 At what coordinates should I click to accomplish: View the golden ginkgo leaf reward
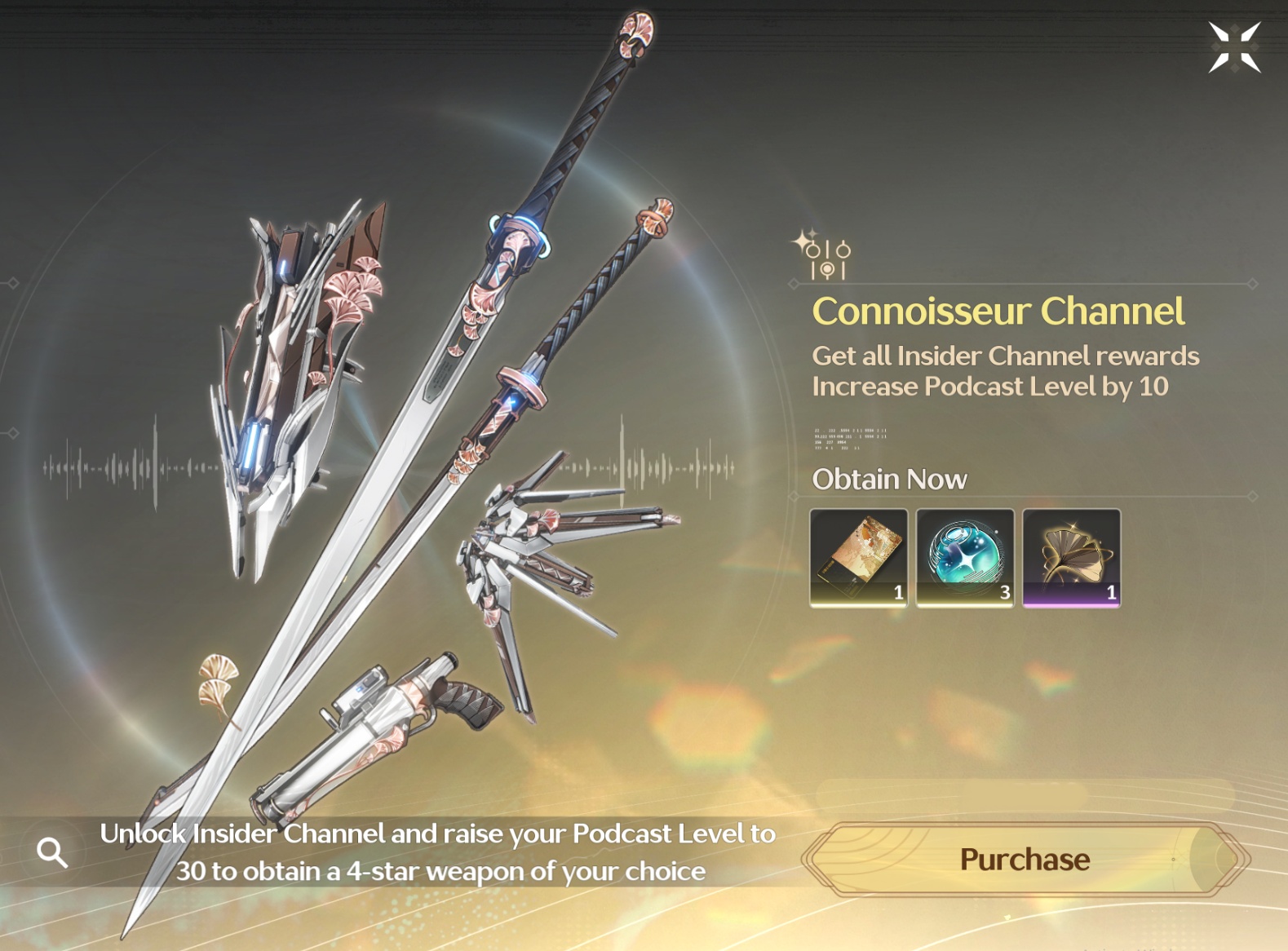click(1071, 558)
